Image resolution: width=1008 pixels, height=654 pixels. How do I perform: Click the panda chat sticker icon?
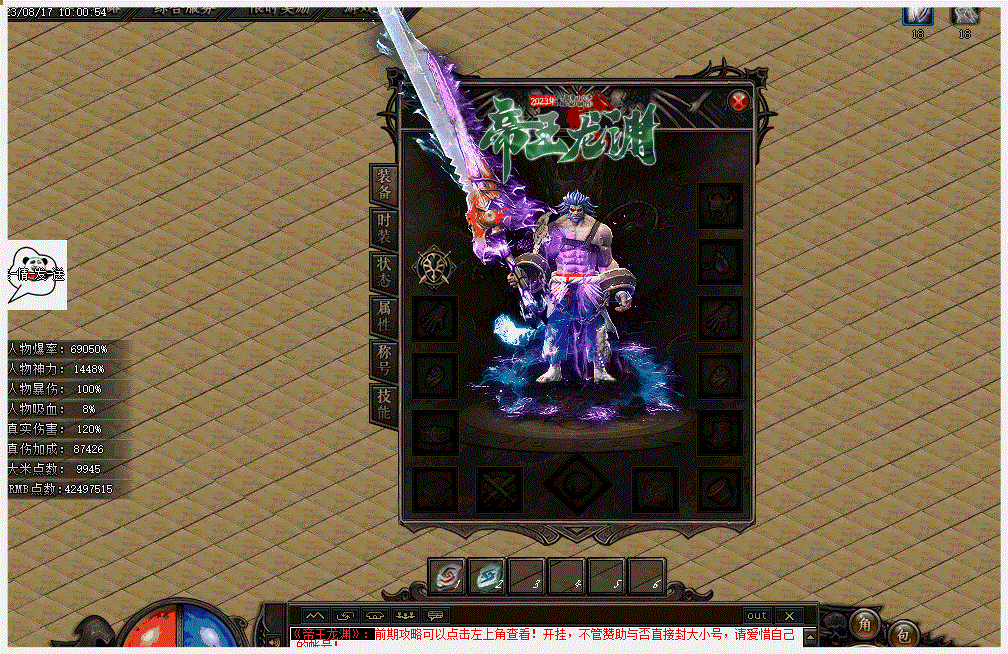[x=37, y=274]
